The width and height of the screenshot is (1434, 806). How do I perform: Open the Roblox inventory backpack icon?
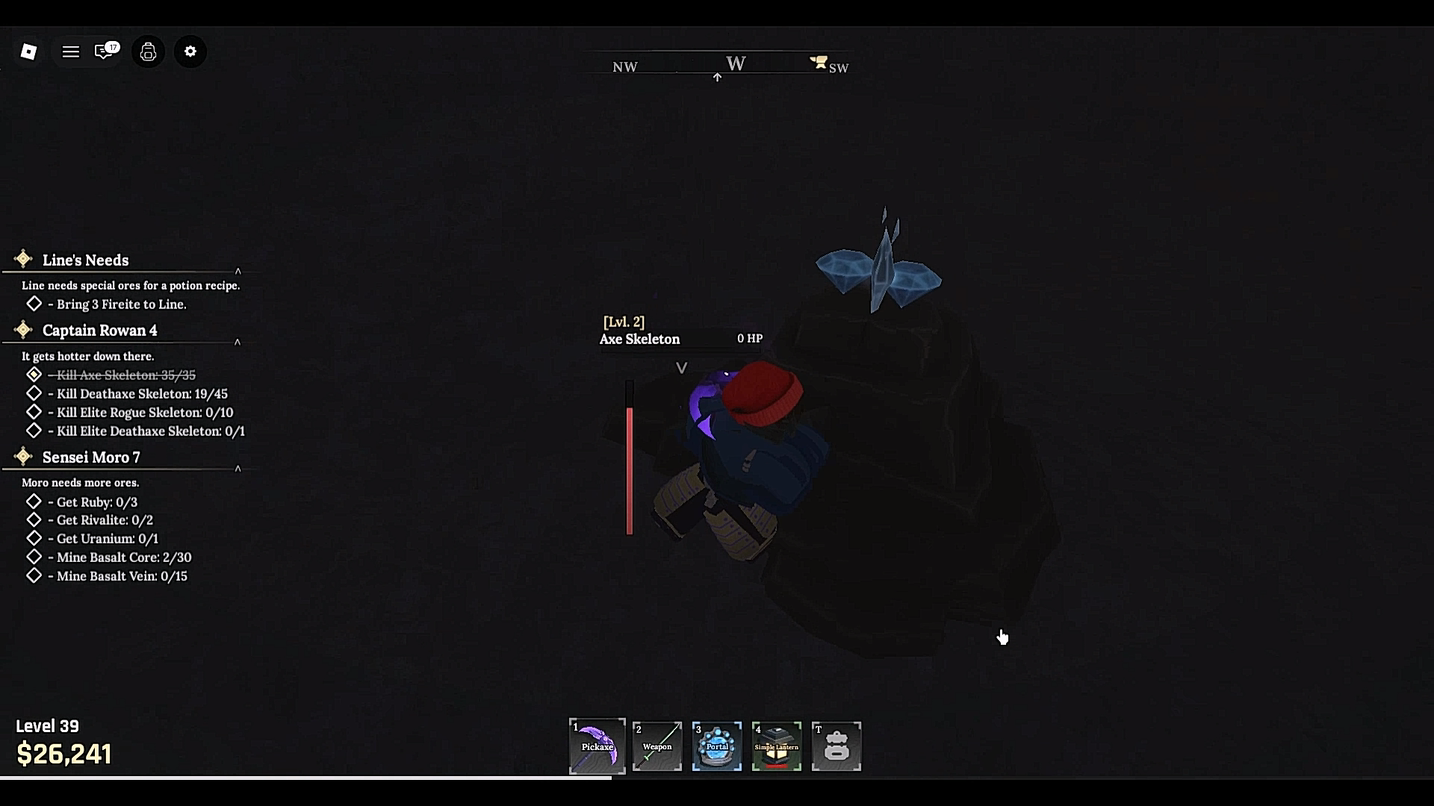(x=148, y=51)
